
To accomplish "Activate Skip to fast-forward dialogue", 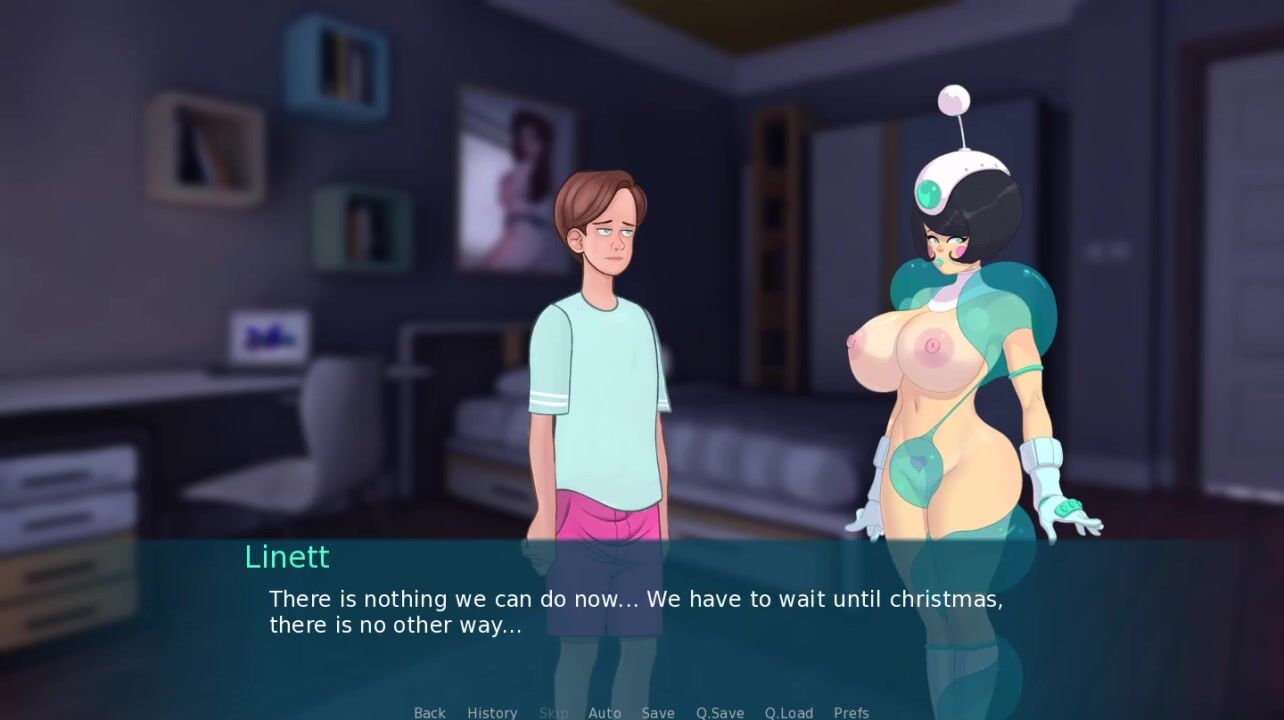I will click(553, 712).
